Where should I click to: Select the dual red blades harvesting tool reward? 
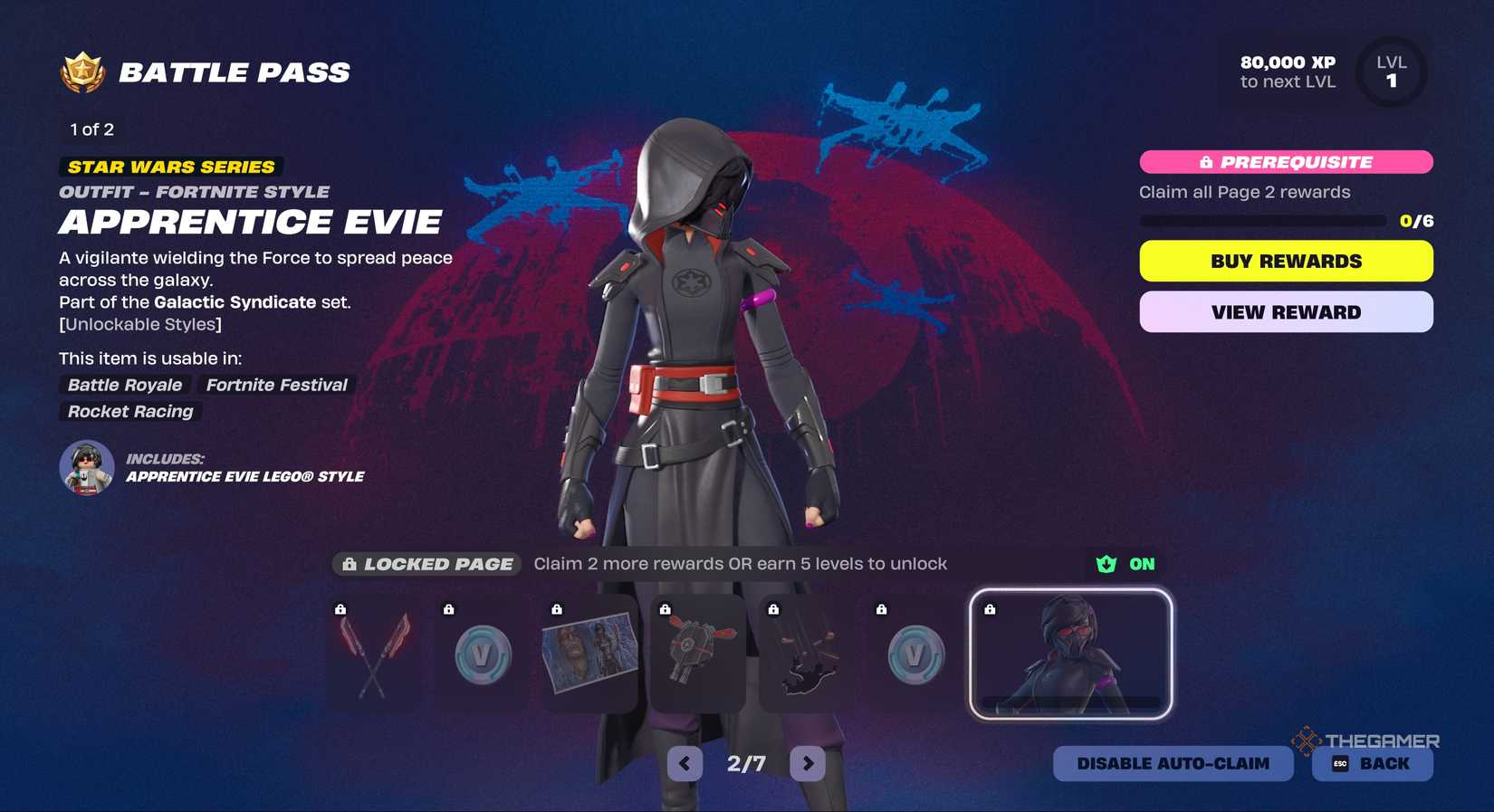pyautogui.click(x=373, y=654)
